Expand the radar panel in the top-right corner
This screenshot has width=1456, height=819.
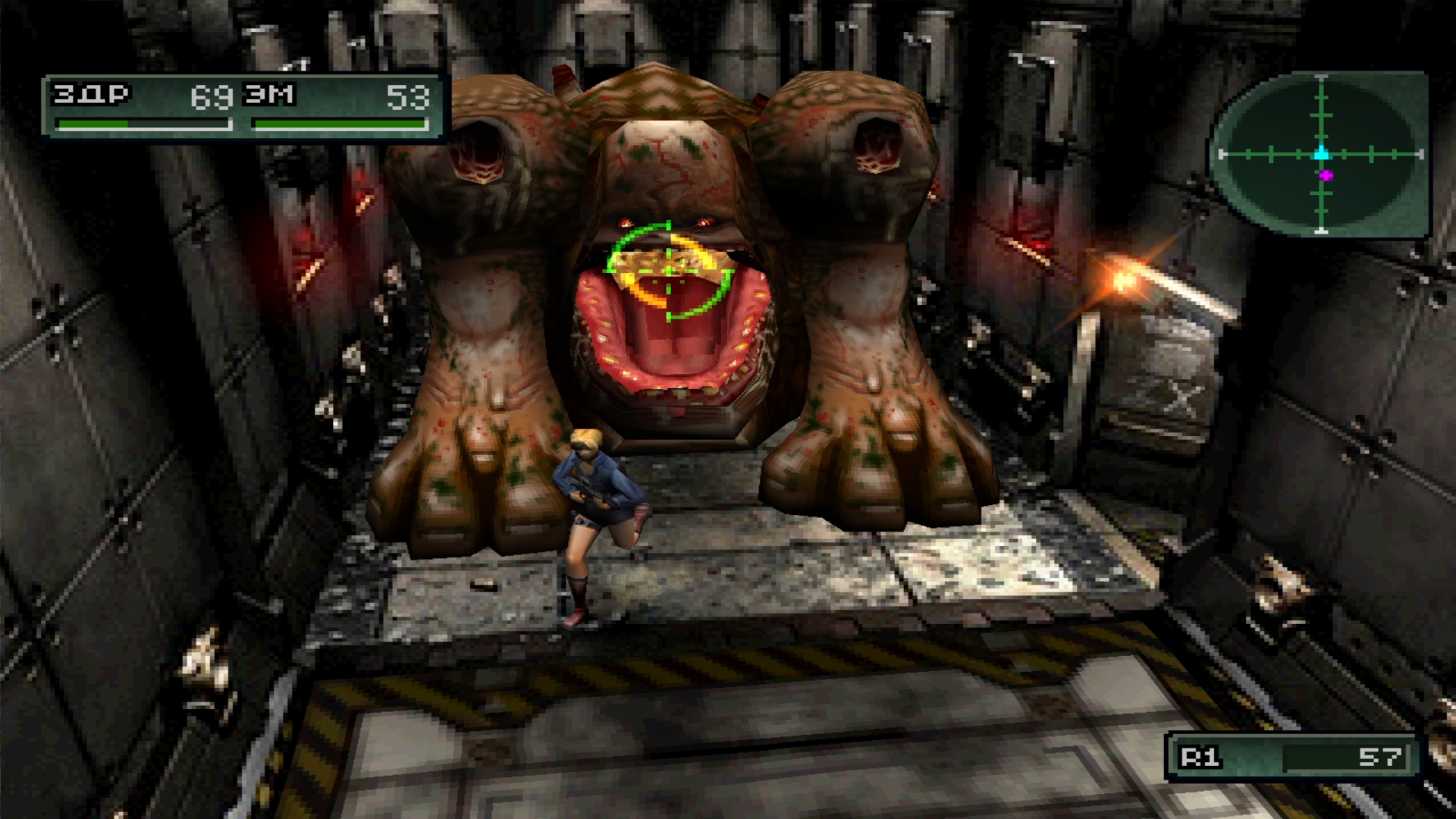[1323, 155]
